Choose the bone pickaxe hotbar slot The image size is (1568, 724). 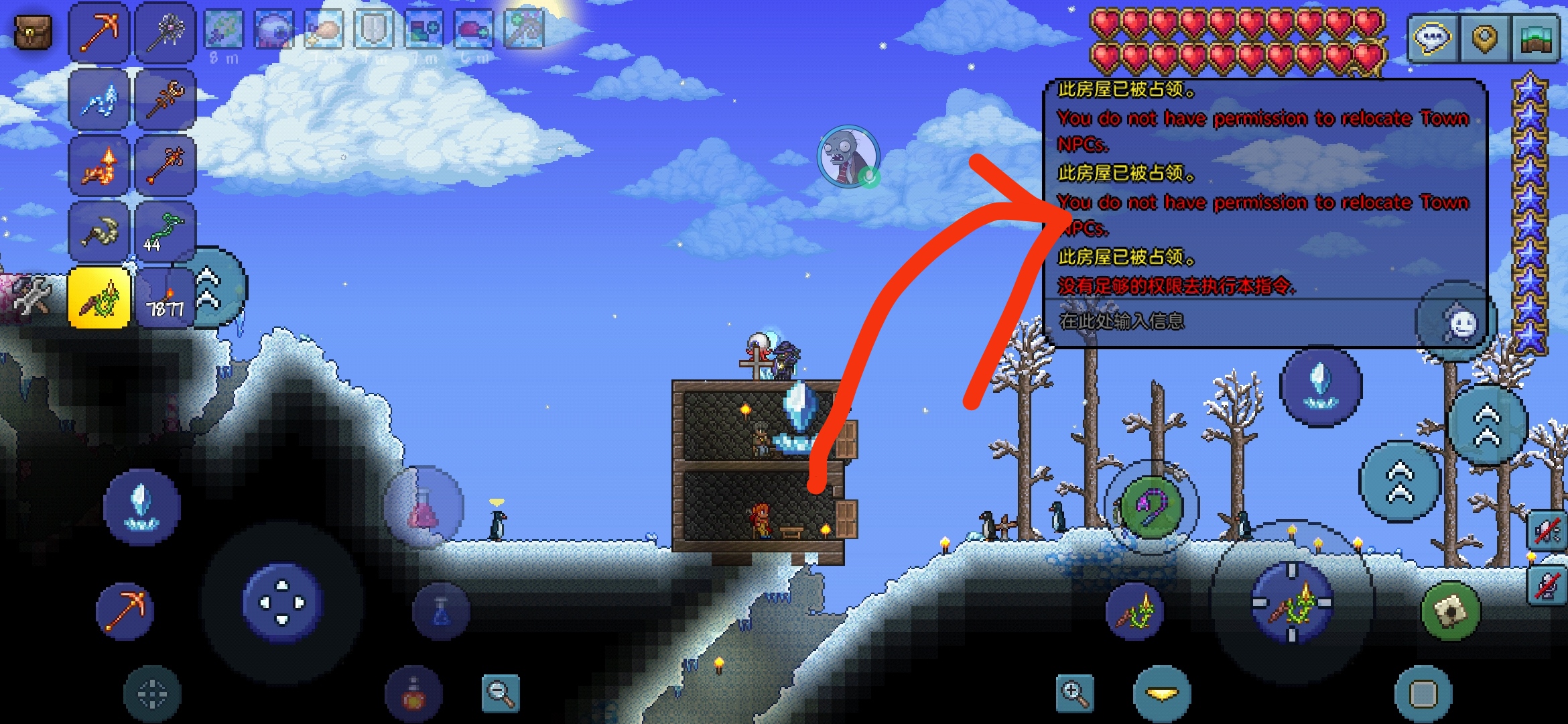99,232
